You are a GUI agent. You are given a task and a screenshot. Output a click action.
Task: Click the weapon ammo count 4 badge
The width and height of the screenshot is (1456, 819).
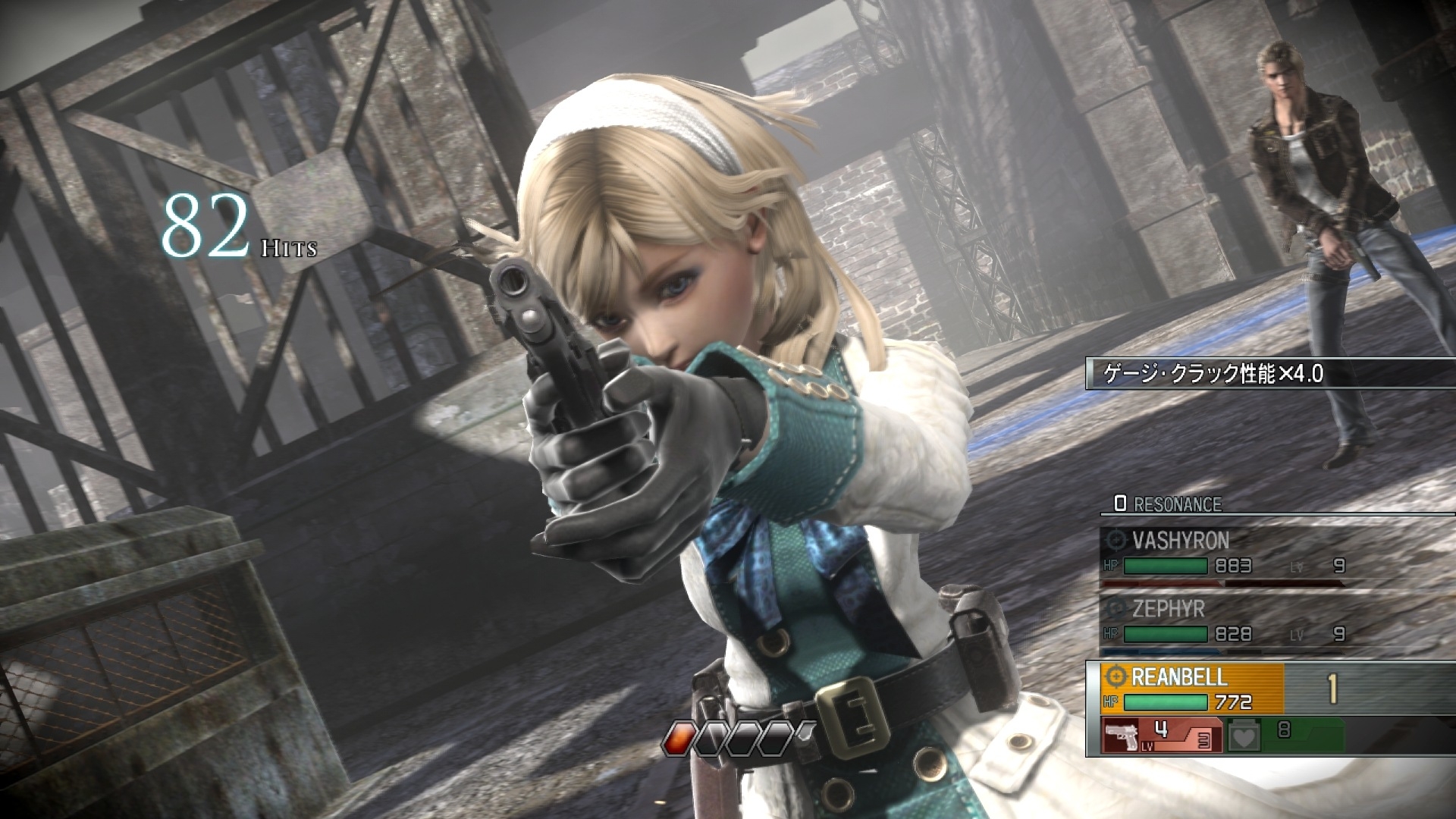(x=1159, y=730)
